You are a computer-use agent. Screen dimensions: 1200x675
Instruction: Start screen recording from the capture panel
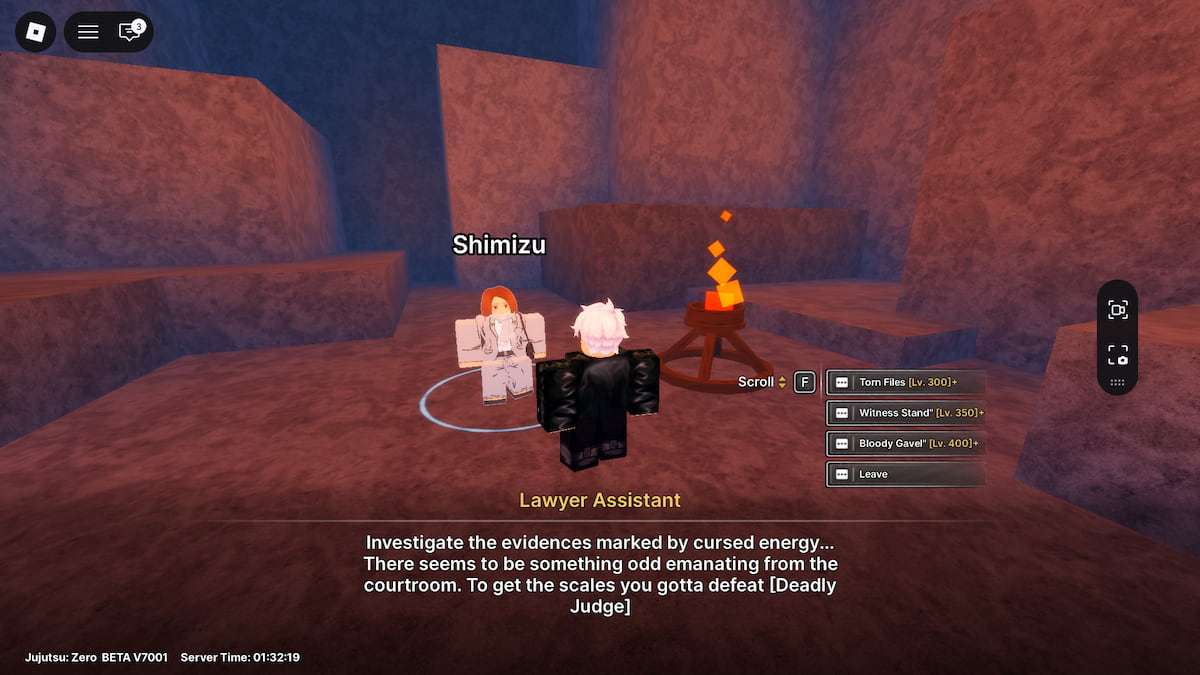pyautogui.click(x=1117, y=310)
